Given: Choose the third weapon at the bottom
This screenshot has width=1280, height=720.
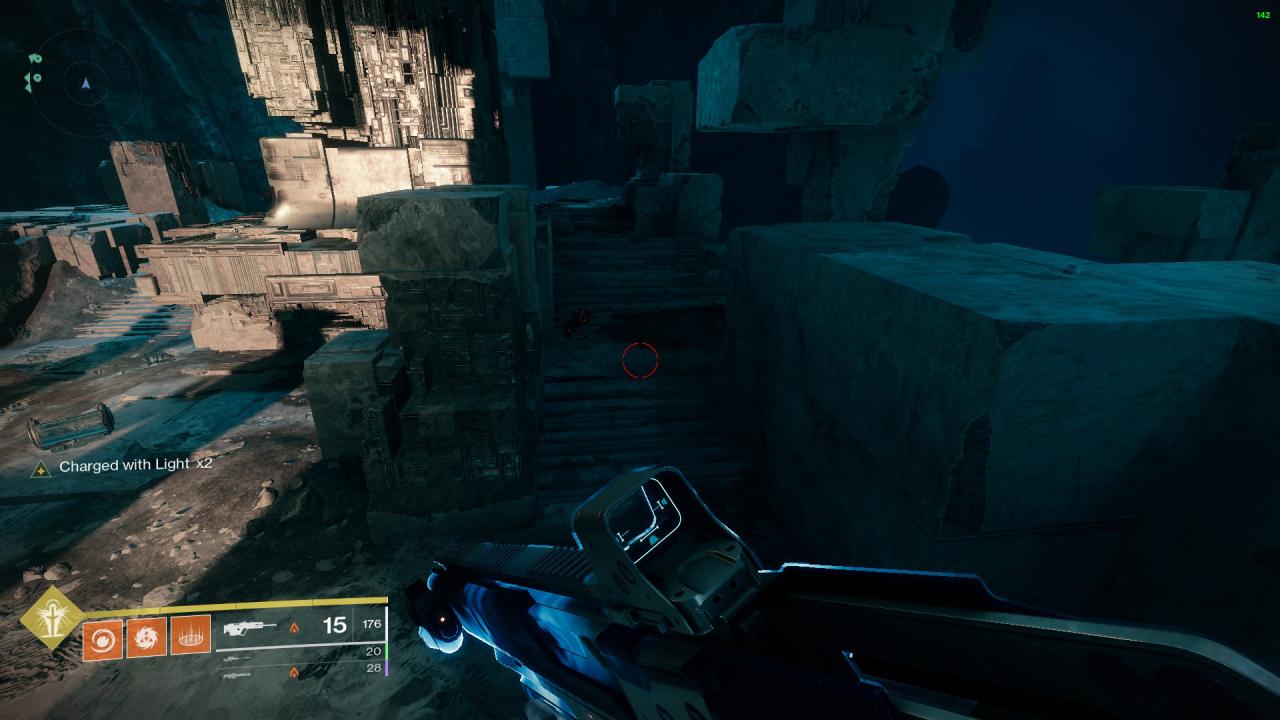Looking at the screenshot, I should pyautogui.click(x=236, y=675).
